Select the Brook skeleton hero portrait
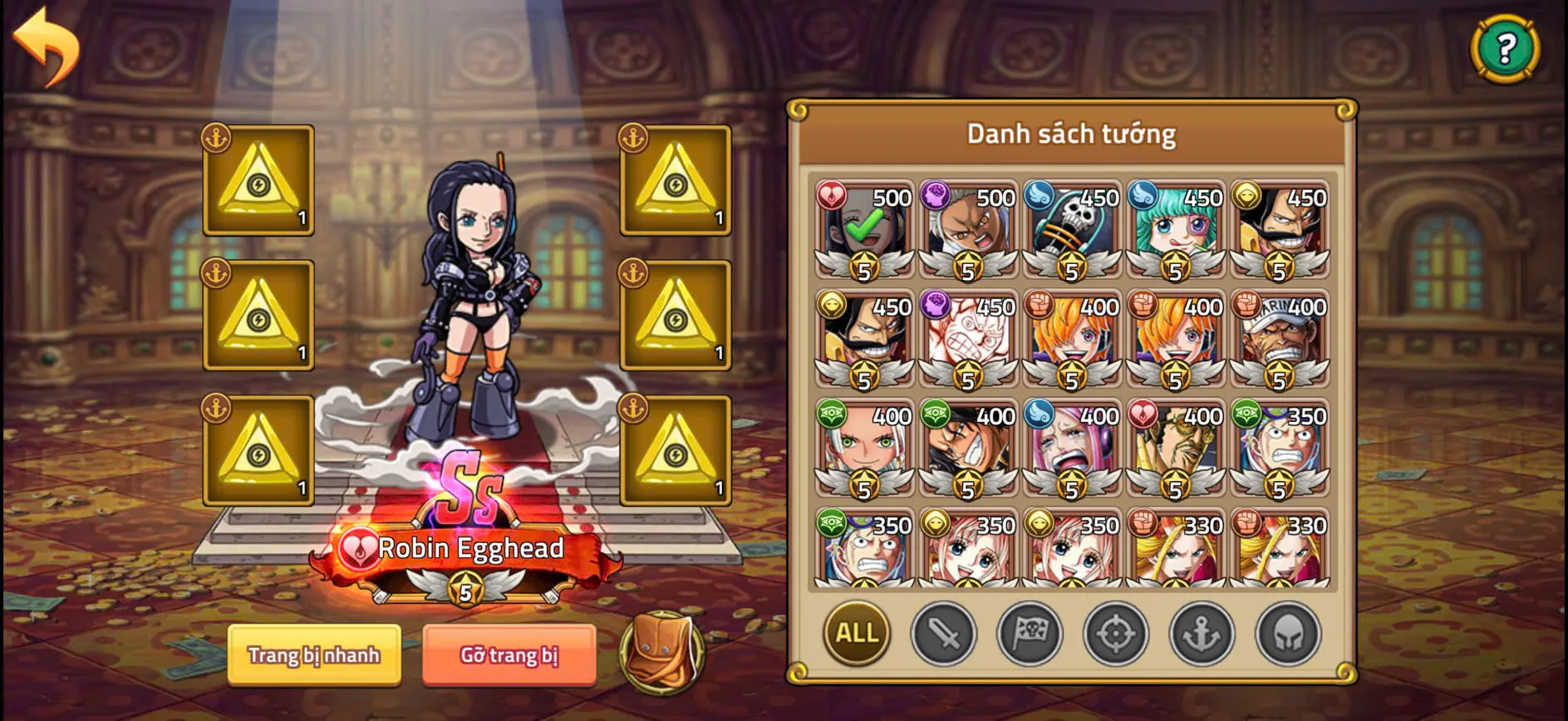Viewport: 1568px width, 721px height. coord(1069,224)
